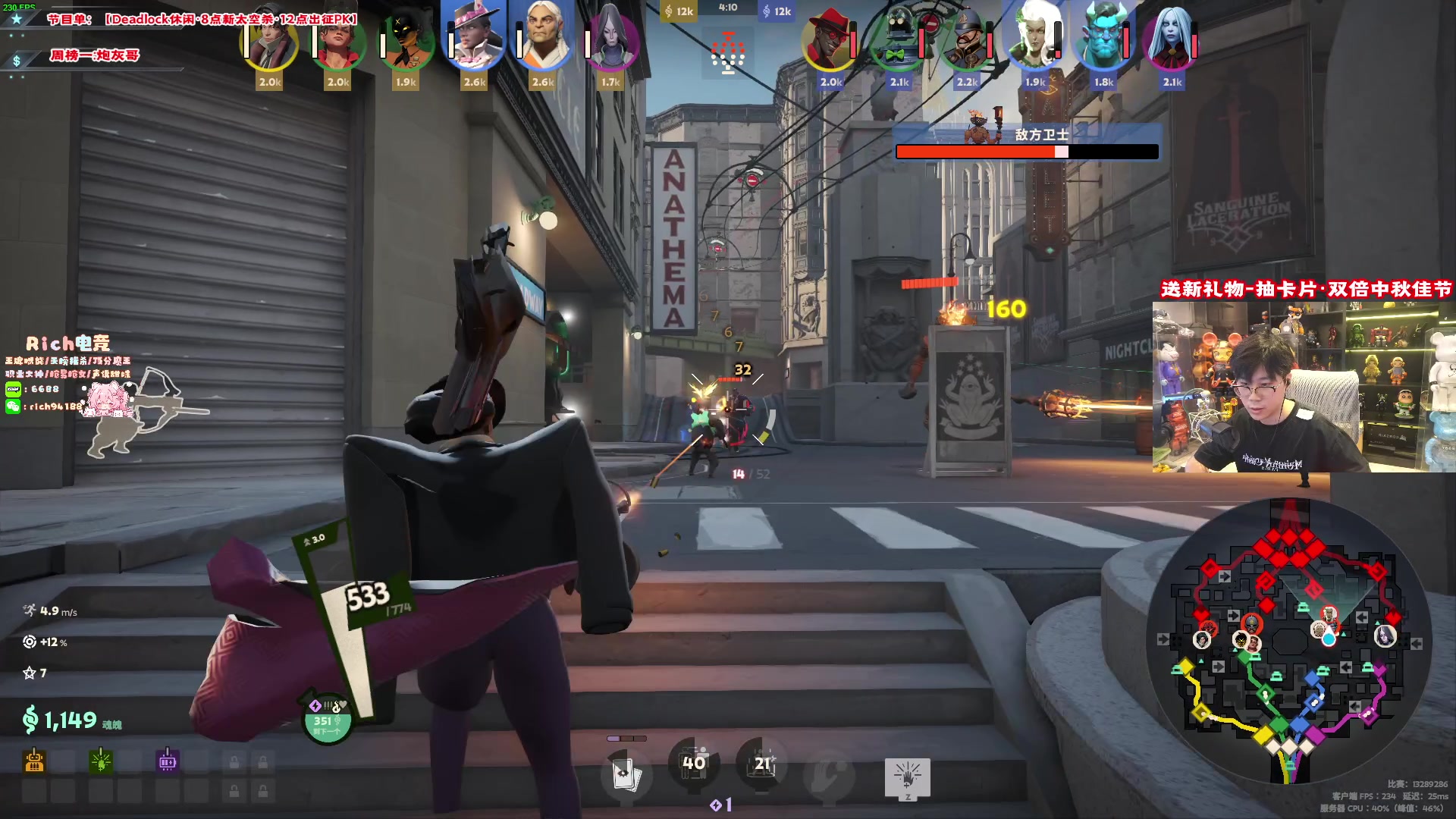Select the purple battery item slot
Viewport: 1456px width, 819px height.
point(168,761)
